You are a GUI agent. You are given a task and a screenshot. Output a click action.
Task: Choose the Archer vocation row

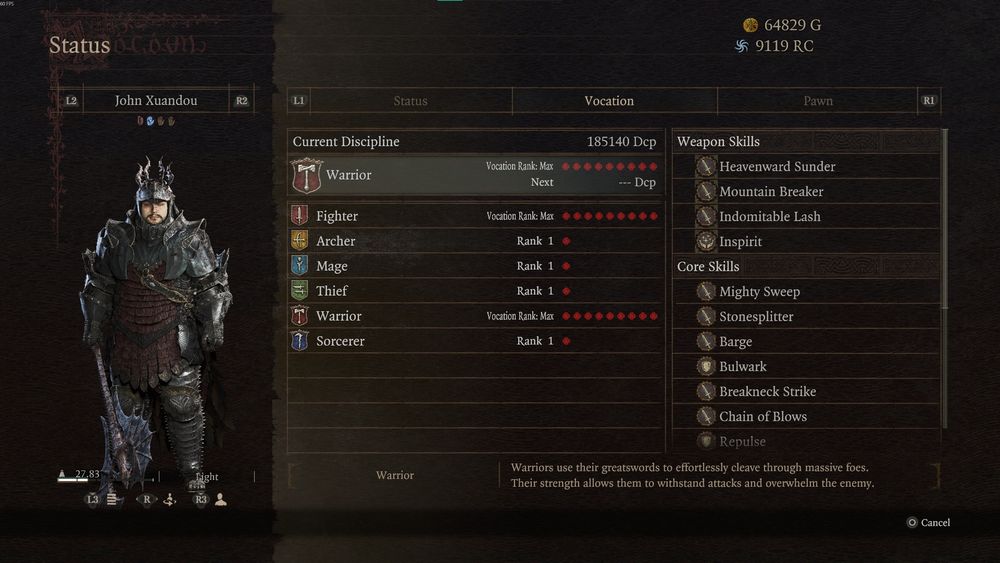[475, 241]
